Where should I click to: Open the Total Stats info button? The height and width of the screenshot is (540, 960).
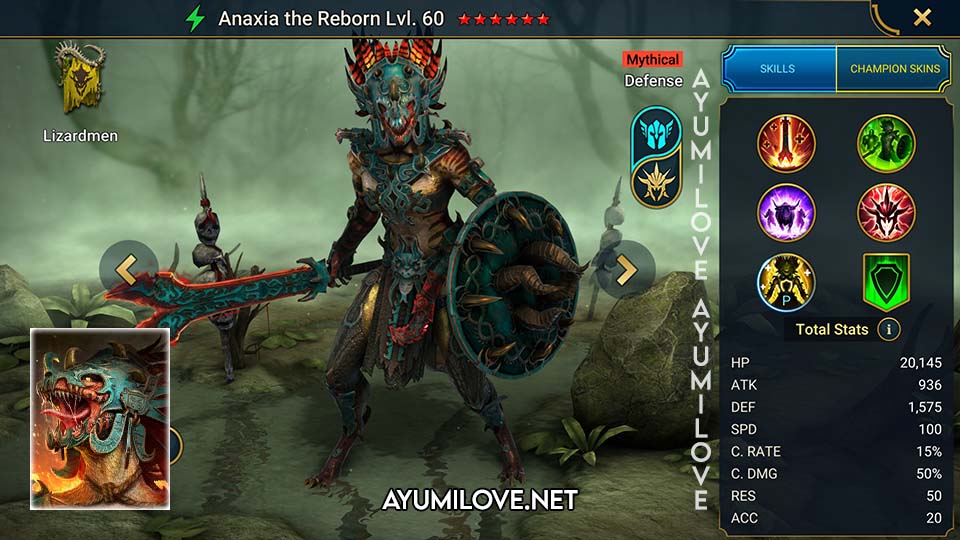coord(888,329)
